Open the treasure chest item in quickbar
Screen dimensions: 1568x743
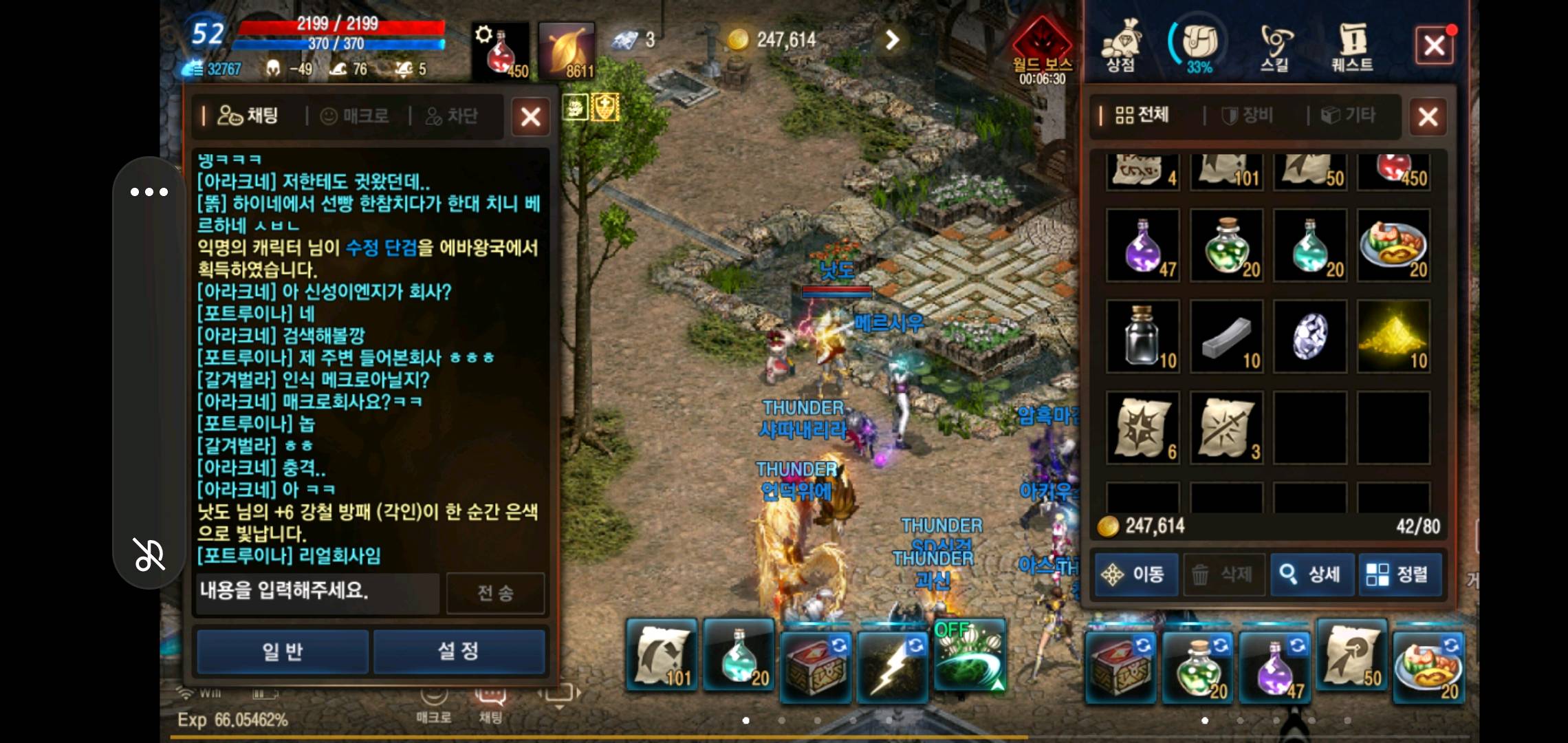(x=816, y=657)
